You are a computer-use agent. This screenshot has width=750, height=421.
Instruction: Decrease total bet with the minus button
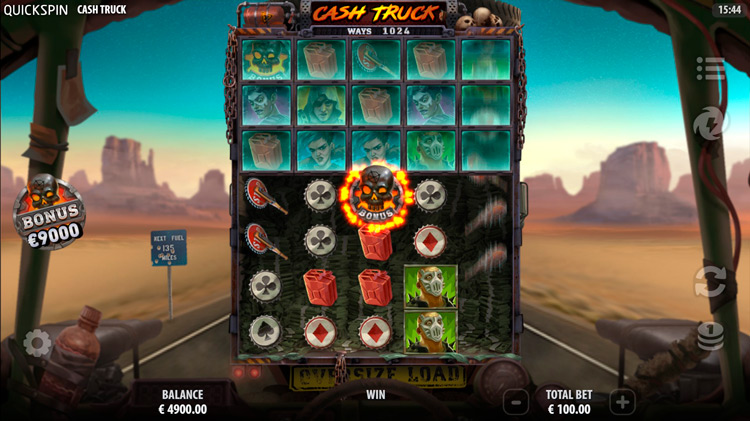(x=516, y=402)
